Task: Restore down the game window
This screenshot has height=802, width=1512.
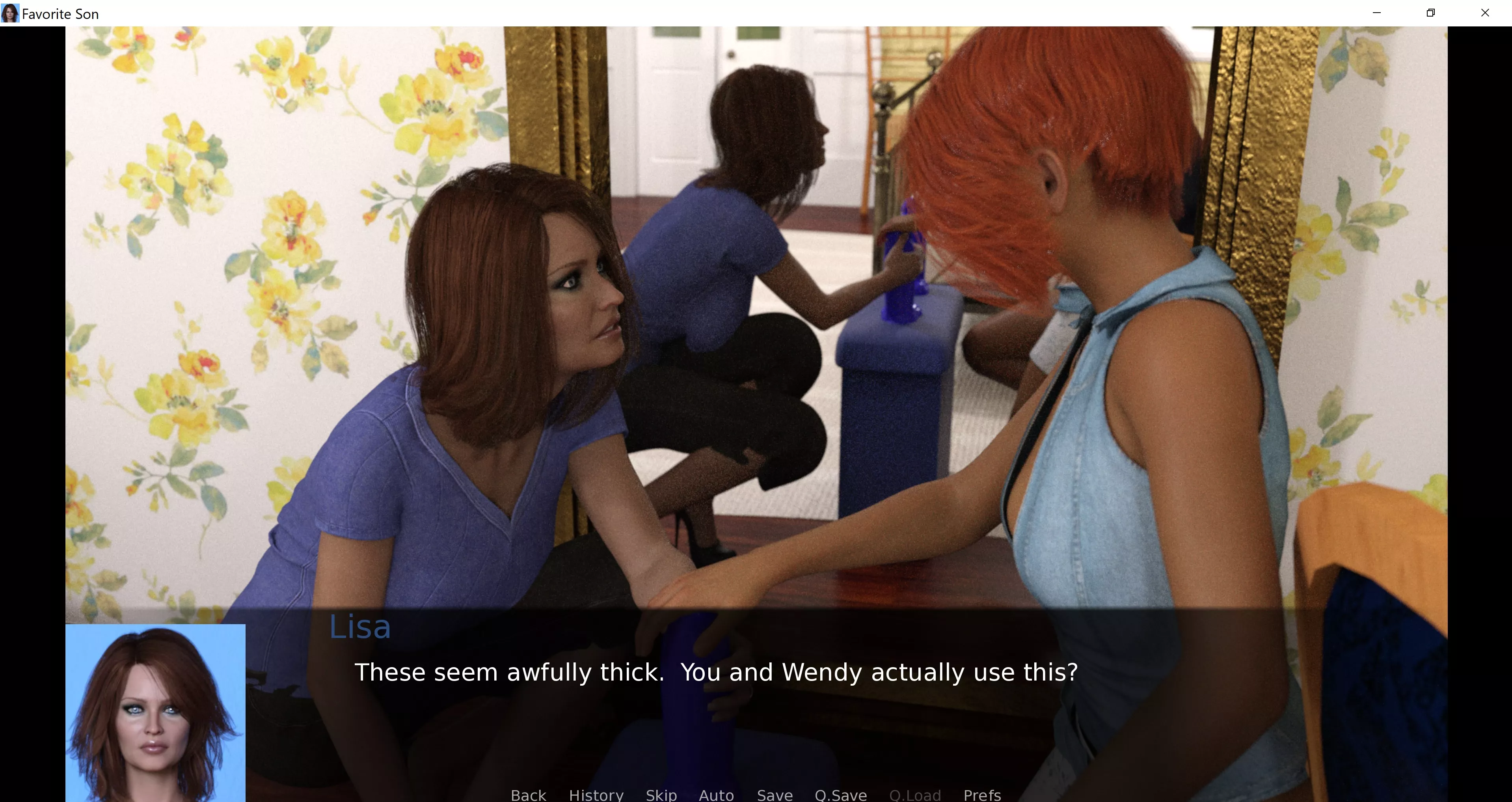Action: (1430, 13)
